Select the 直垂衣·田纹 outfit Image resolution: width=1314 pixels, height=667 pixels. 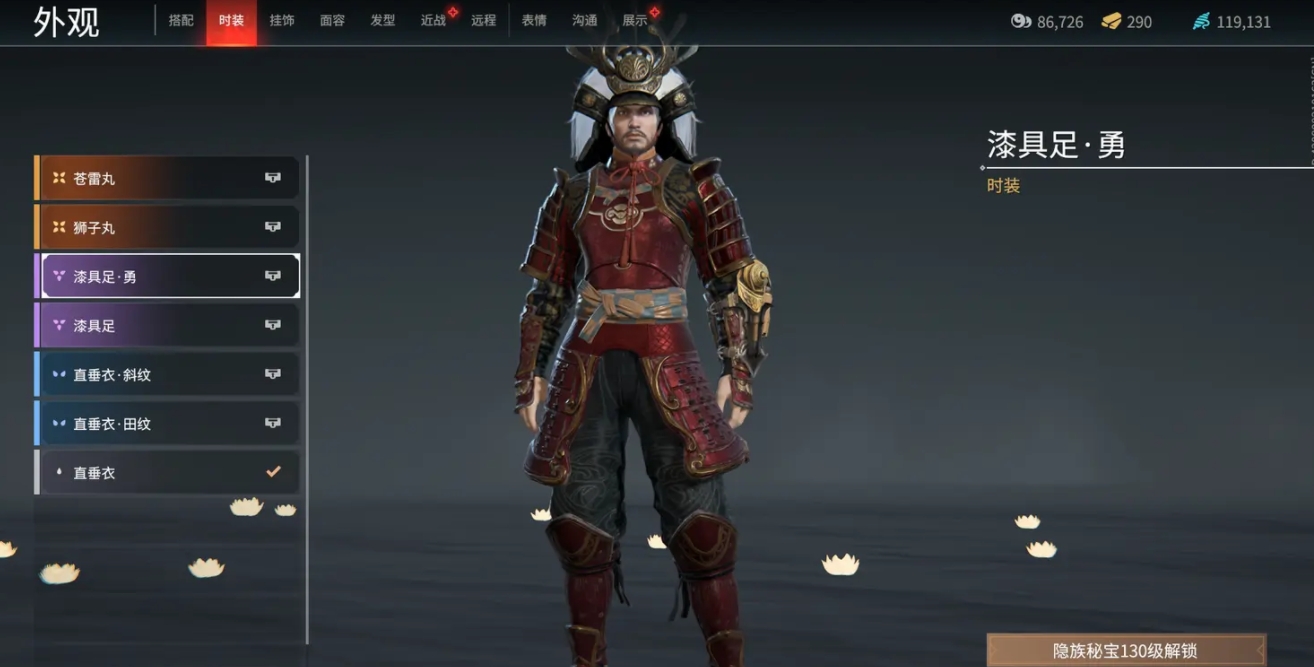tap(168, 423)
